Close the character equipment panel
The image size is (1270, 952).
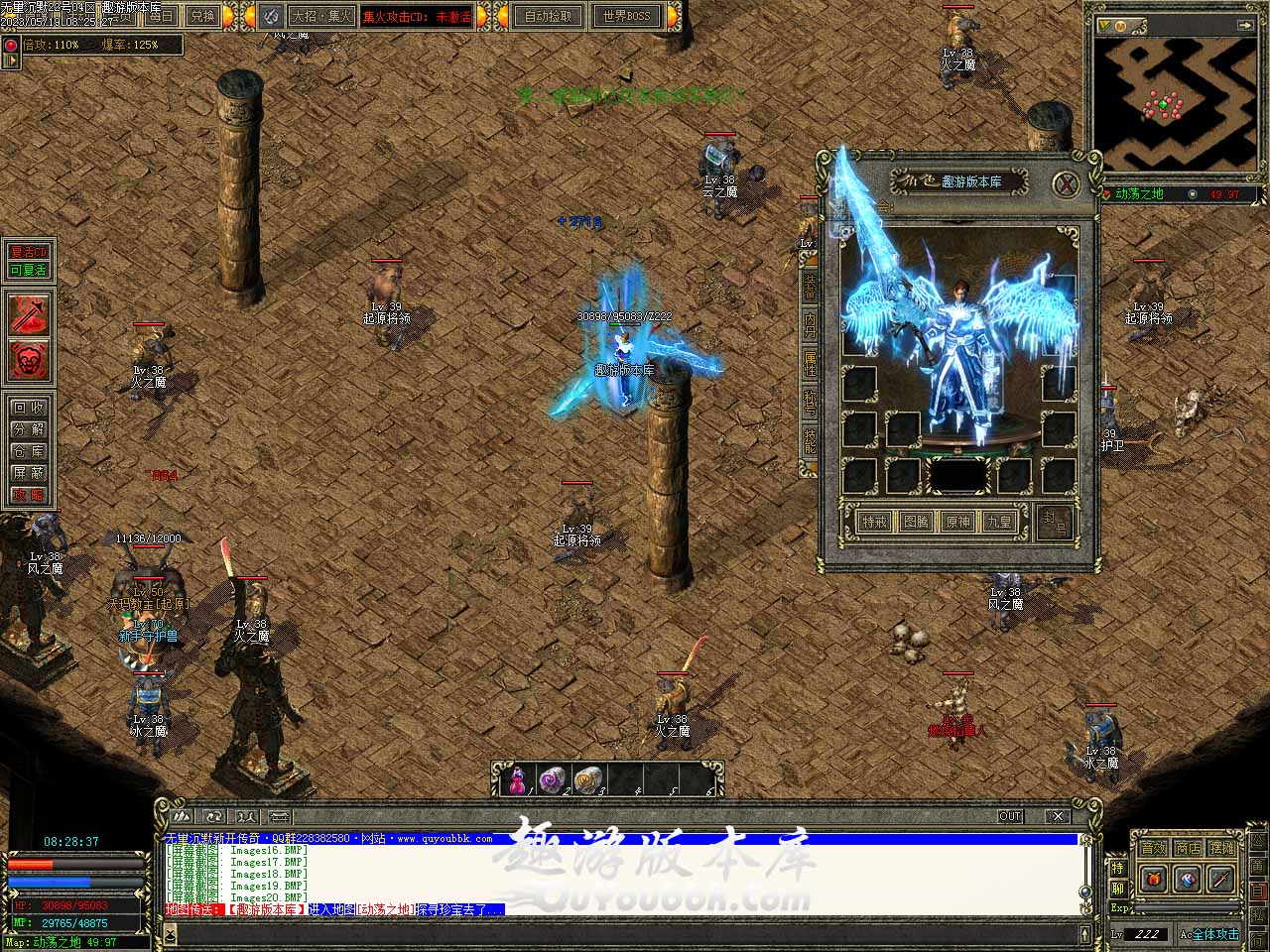1065,183
